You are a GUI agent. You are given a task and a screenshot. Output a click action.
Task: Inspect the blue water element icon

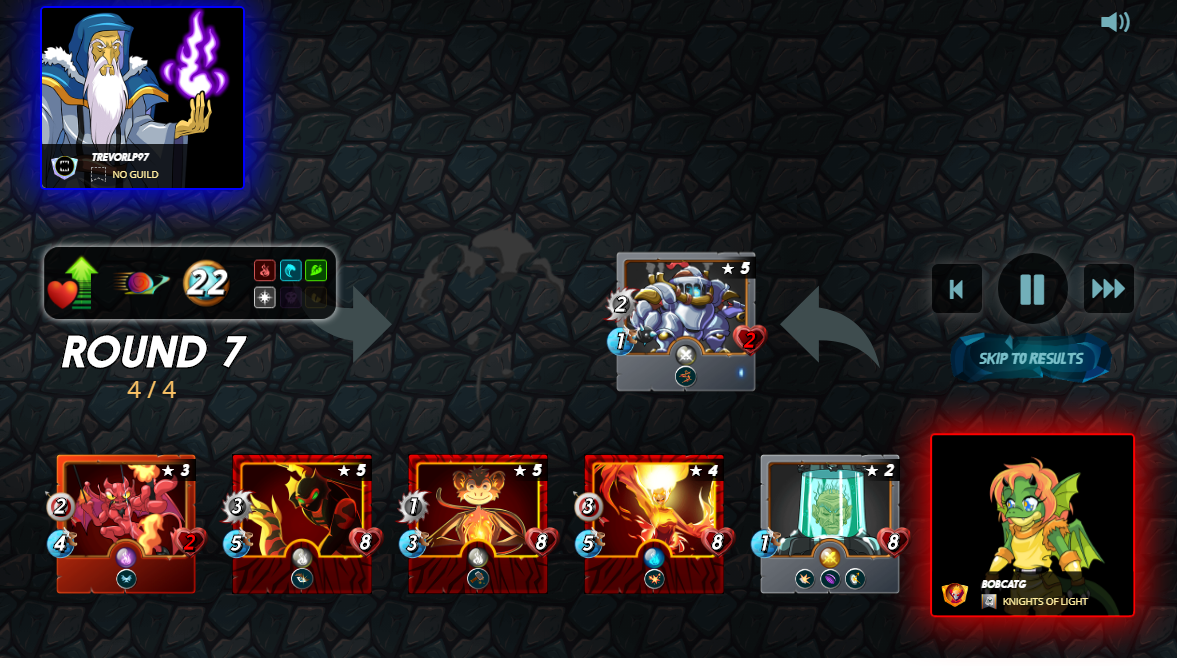(290, 271)
